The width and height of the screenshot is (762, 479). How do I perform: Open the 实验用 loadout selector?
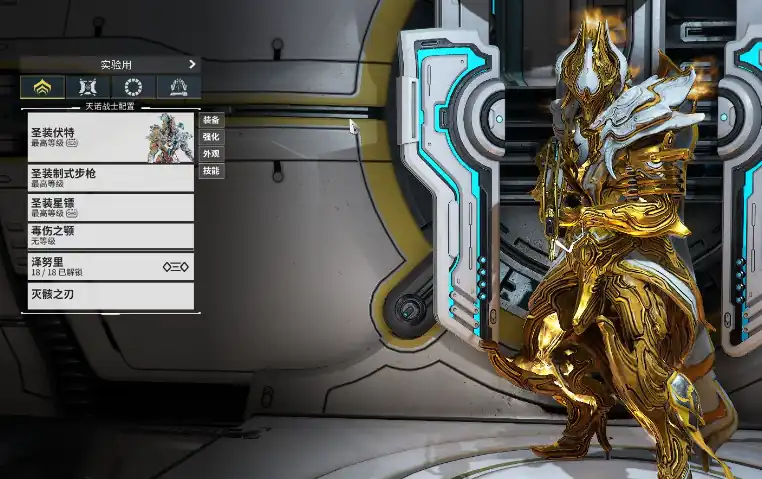pyautogui.click(x=110, y=64)
